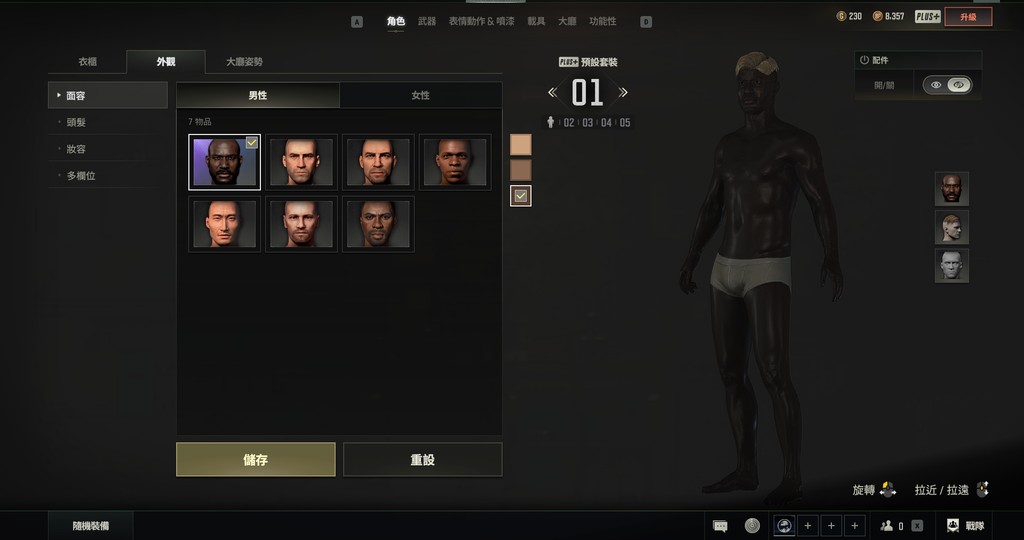Switch to 女性 gender tab
This screenshot has height=540, width=1024.
420,95
